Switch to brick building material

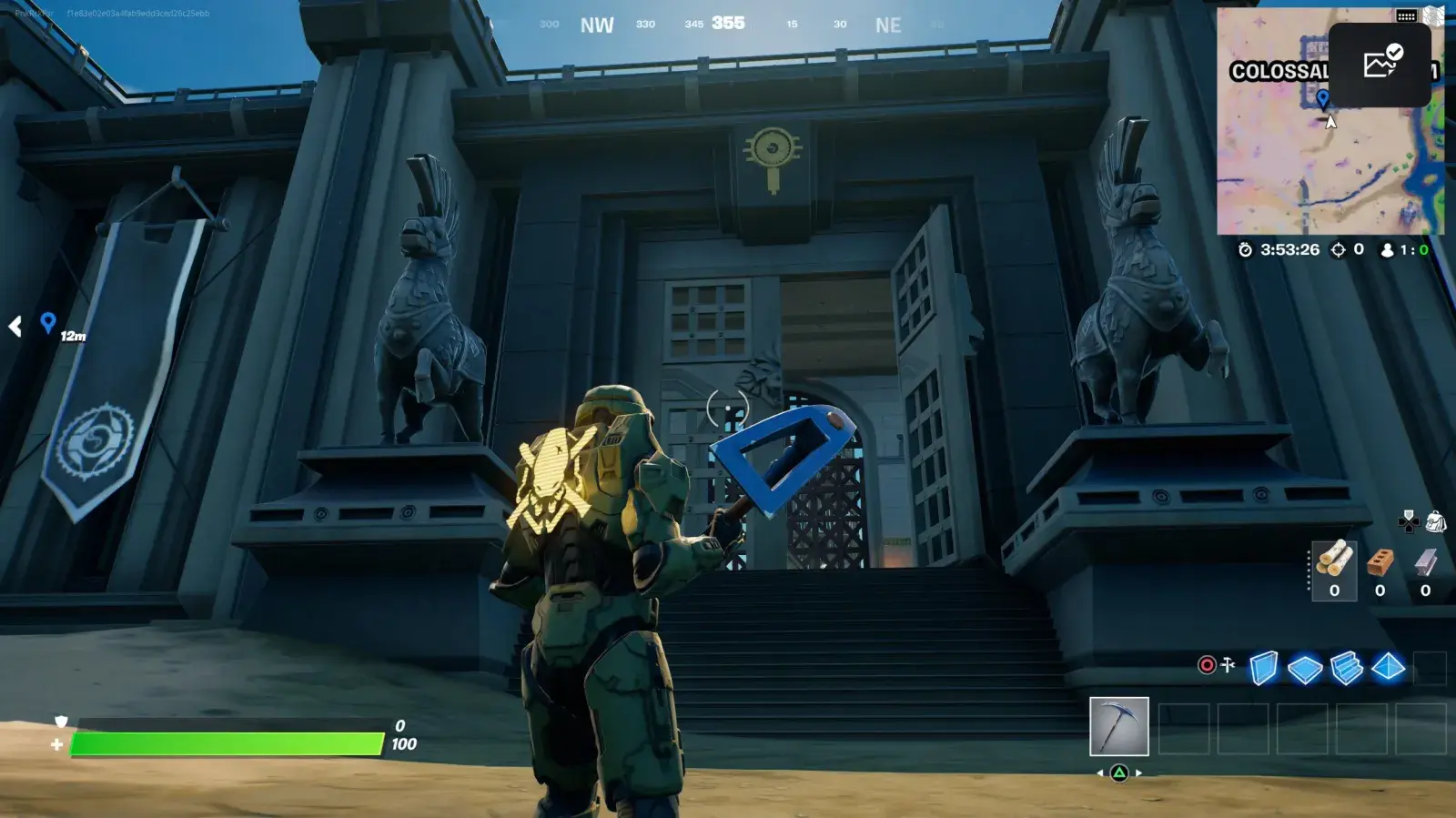(1380, 571)
